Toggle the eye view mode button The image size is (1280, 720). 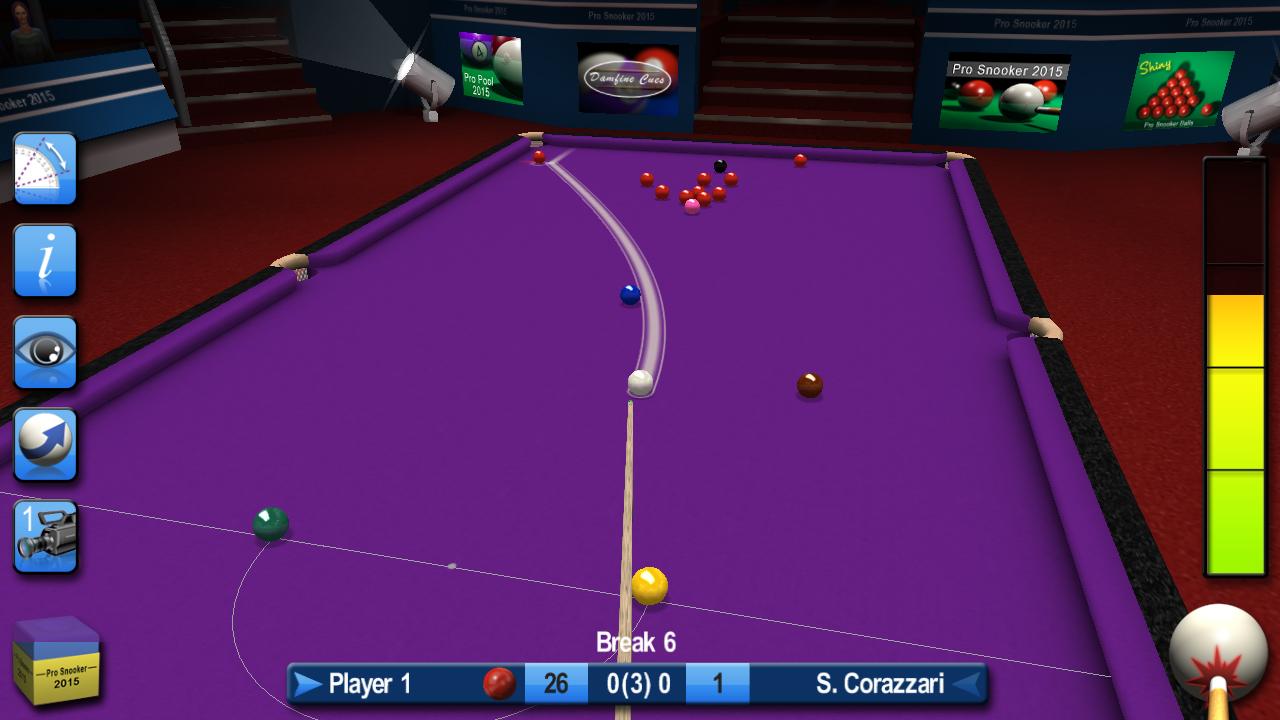point(45,352)
